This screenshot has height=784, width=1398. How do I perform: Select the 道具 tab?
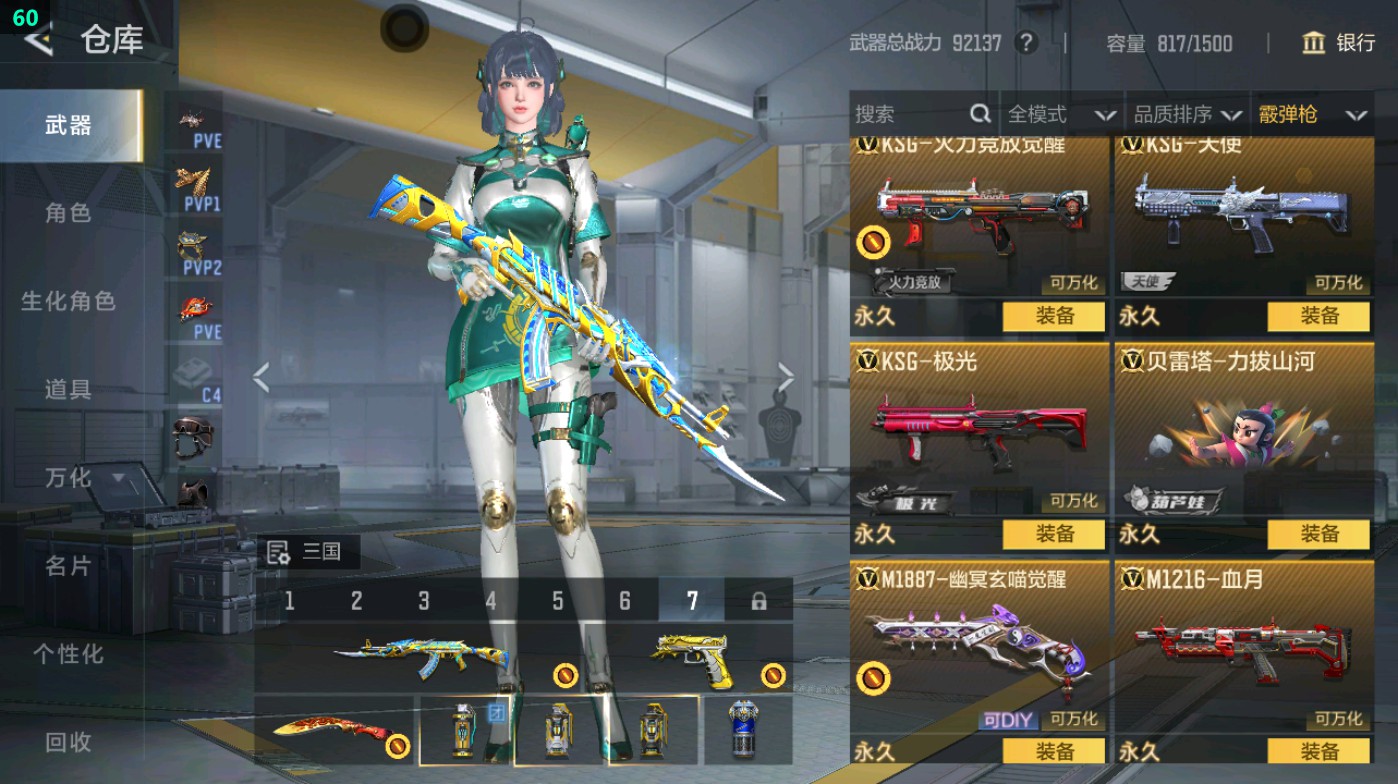[x=68, y=389]
